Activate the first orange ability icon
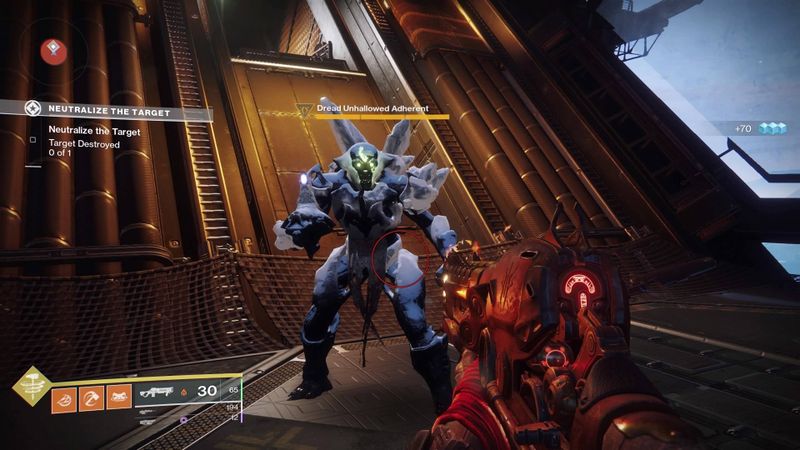800x450 pixels. pyautogui.click(x=65, y=398)
